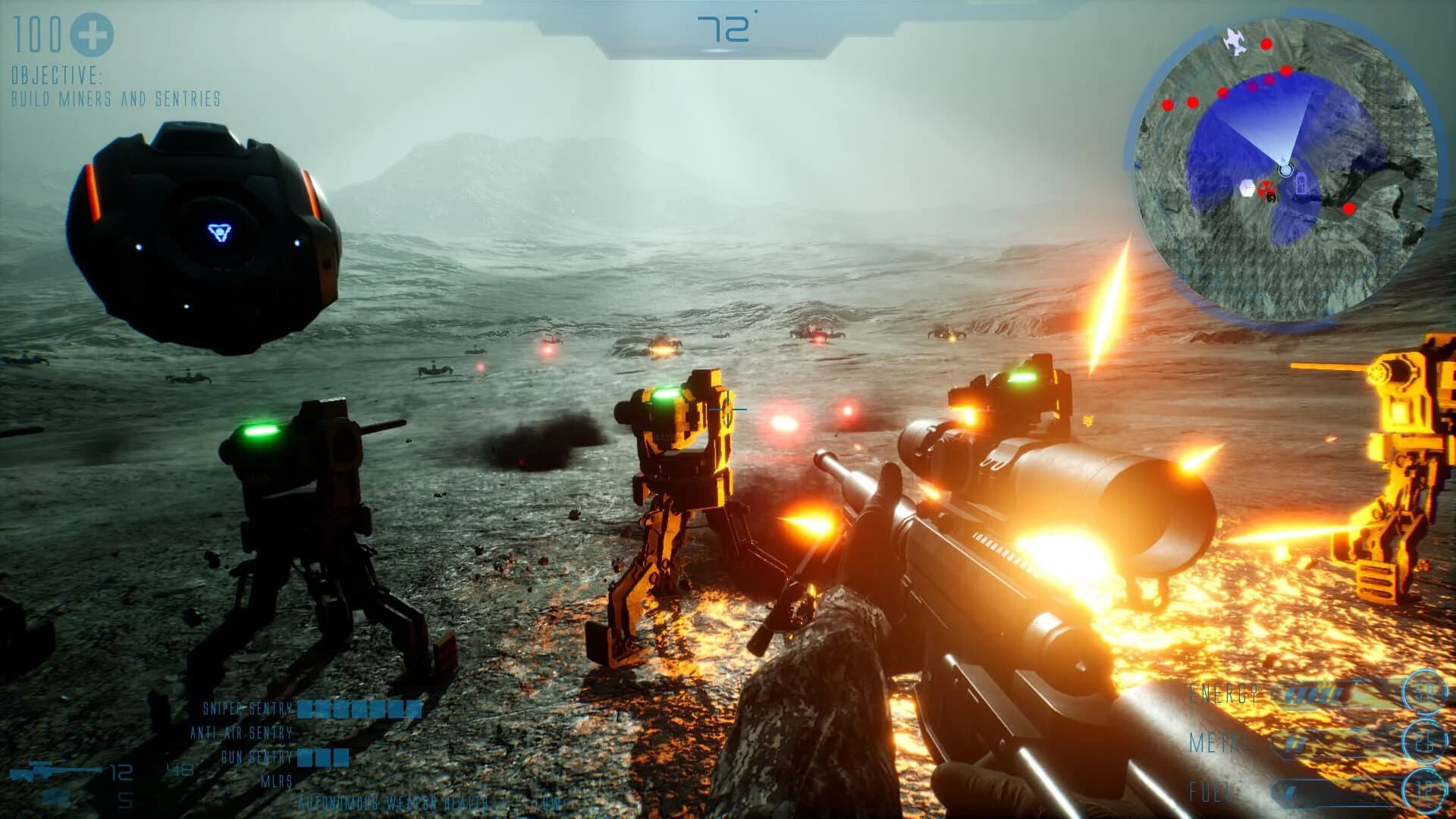Click the player position marker in the minimap
Viewport: 1456px width, 819px height.
[x=1285, y=169]
